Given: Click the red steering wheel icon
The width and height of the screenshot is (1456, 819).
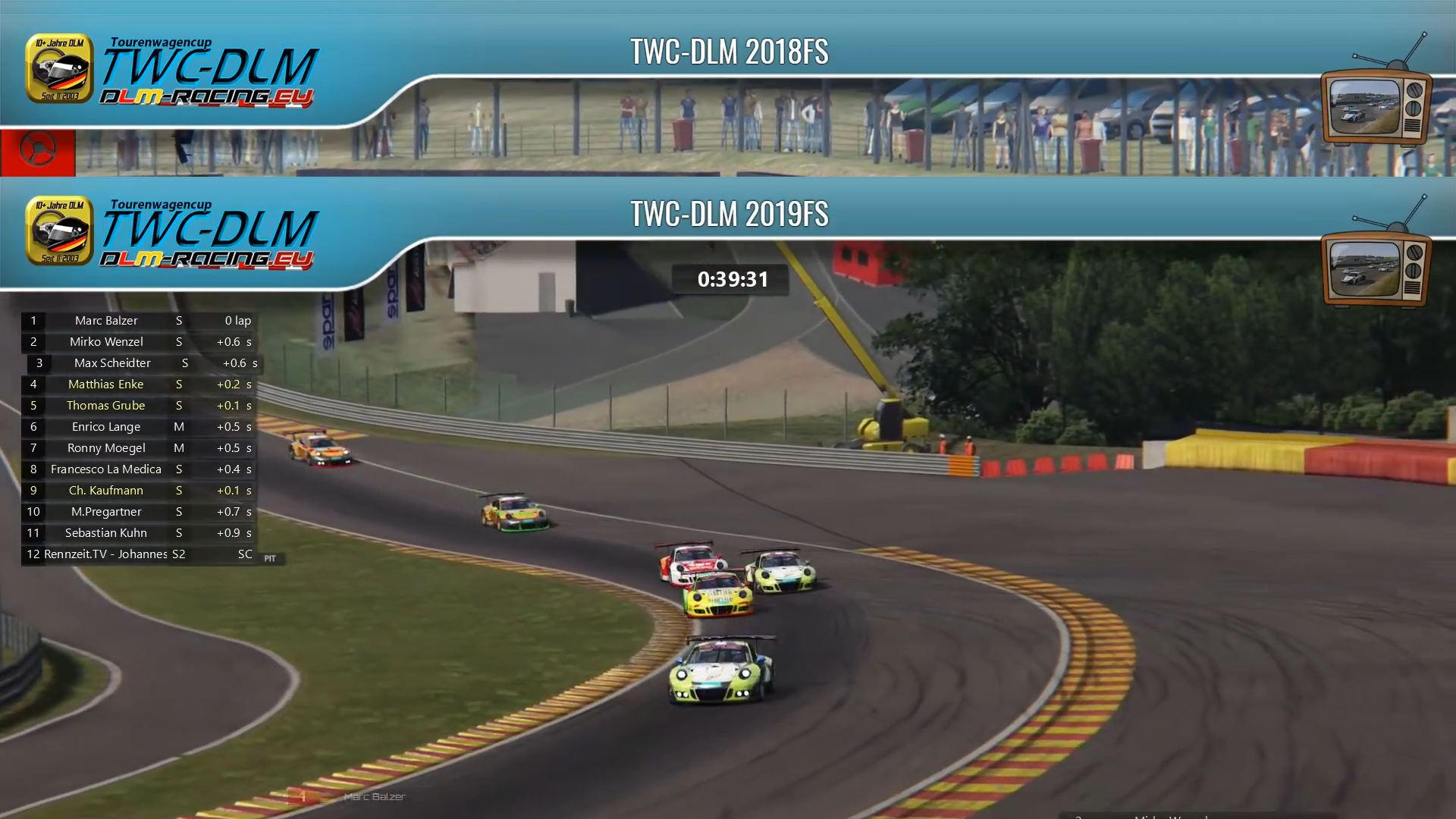Looking at the screenshot, I should (37, 150).
